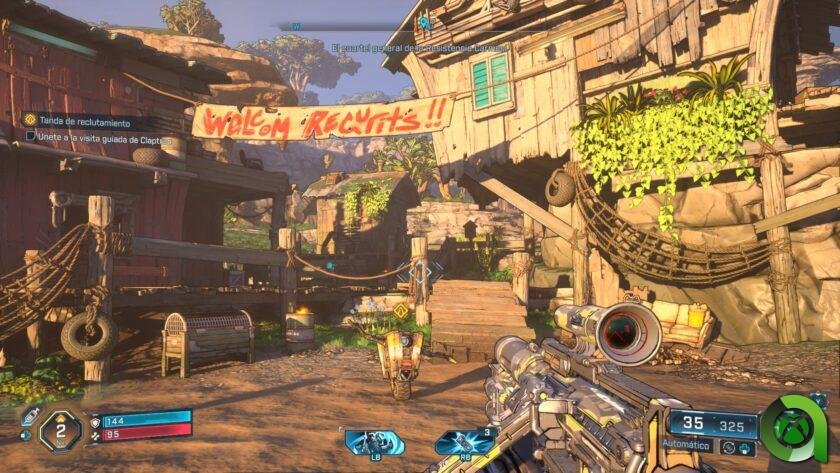Tick the 'Únete a la visita guiada' objective checkbox

[x=30, y=135]
